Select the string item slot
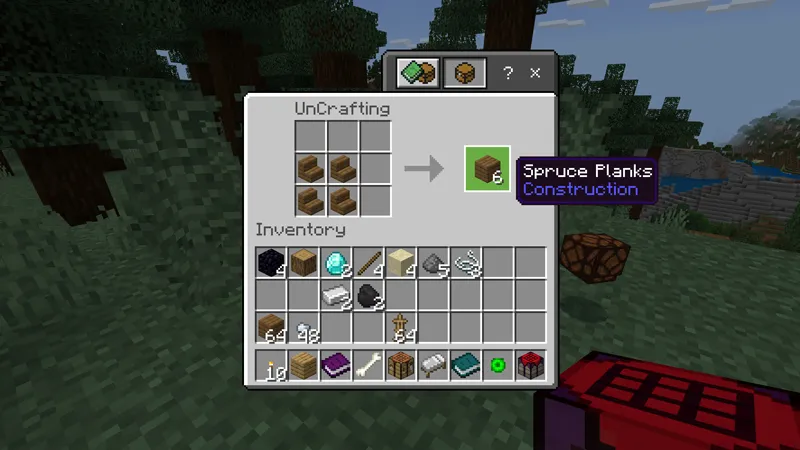 (x=465, y=263)
